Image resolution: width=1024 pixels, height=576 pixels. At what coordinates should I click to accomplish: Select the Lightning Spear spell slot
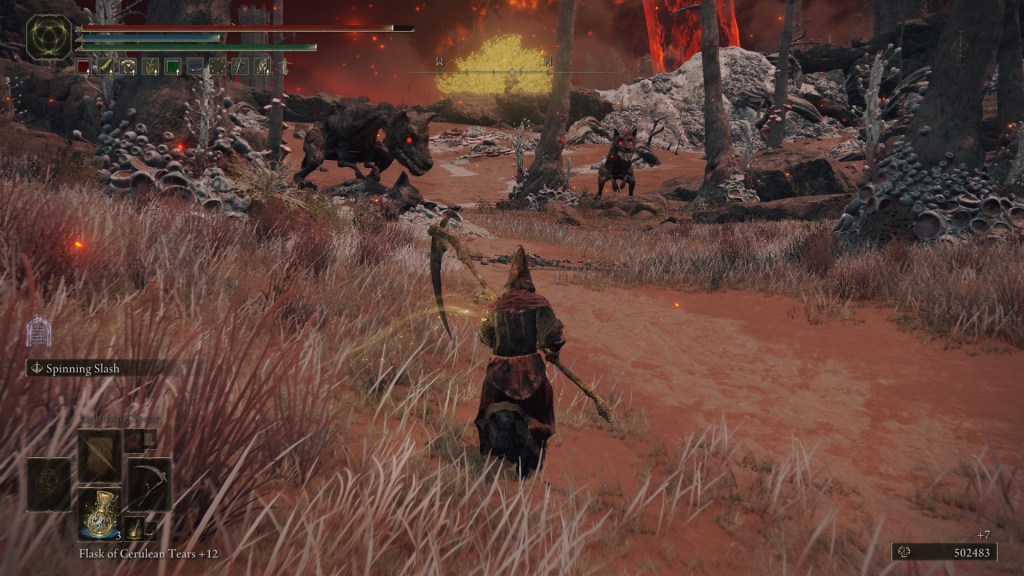[100, 456]
